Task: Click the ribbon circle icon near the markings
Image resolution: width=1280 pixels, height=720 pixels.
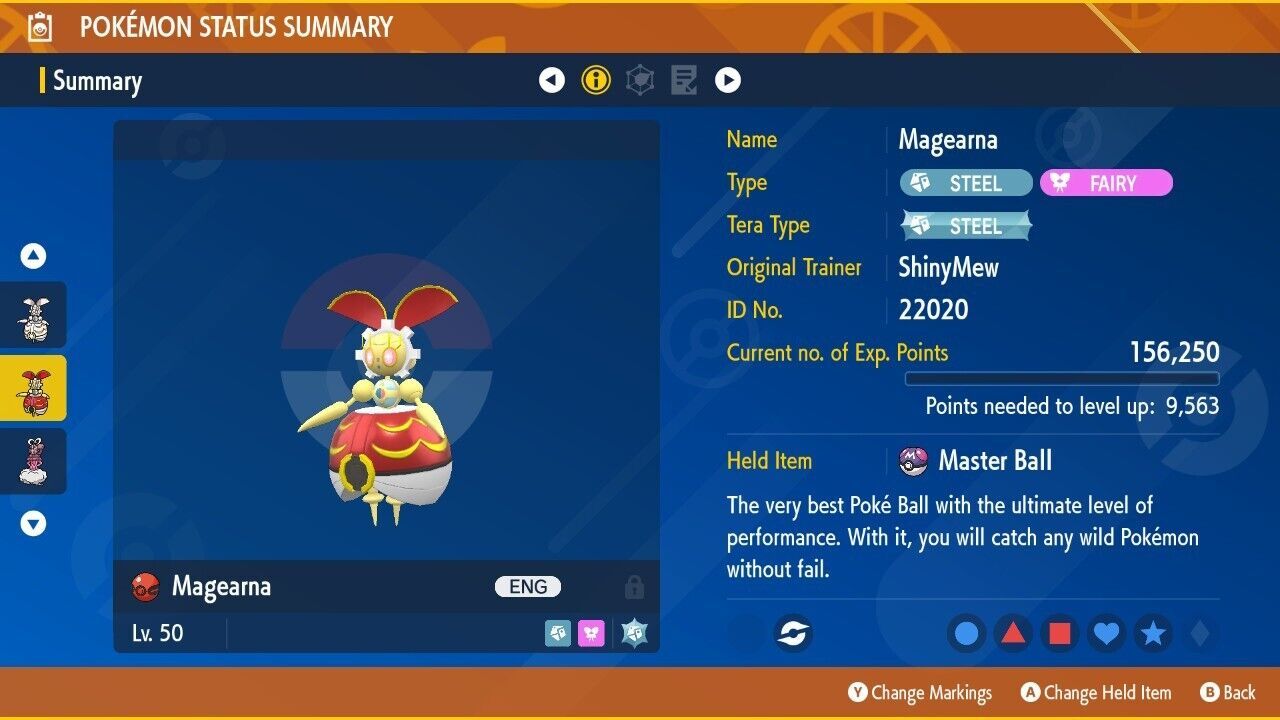Action: tap(793, 634)
